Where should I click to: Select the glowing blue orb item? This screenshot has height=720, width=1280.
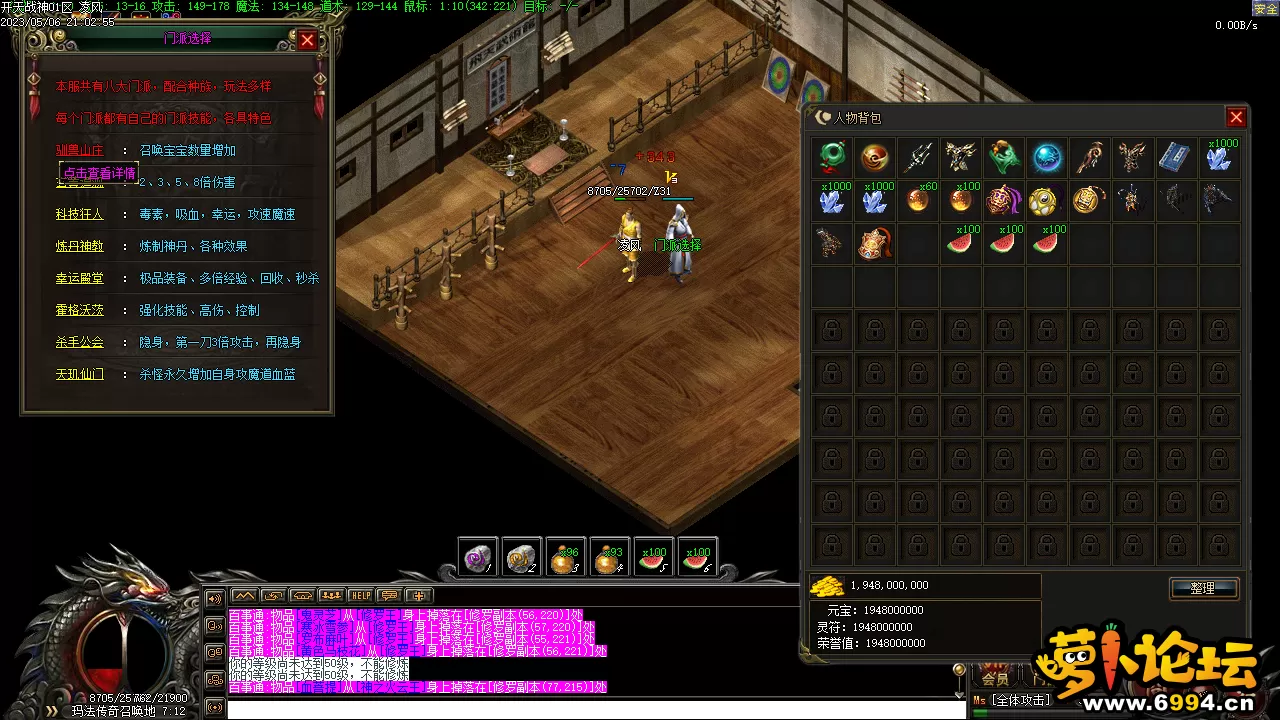coord(1048,157)
